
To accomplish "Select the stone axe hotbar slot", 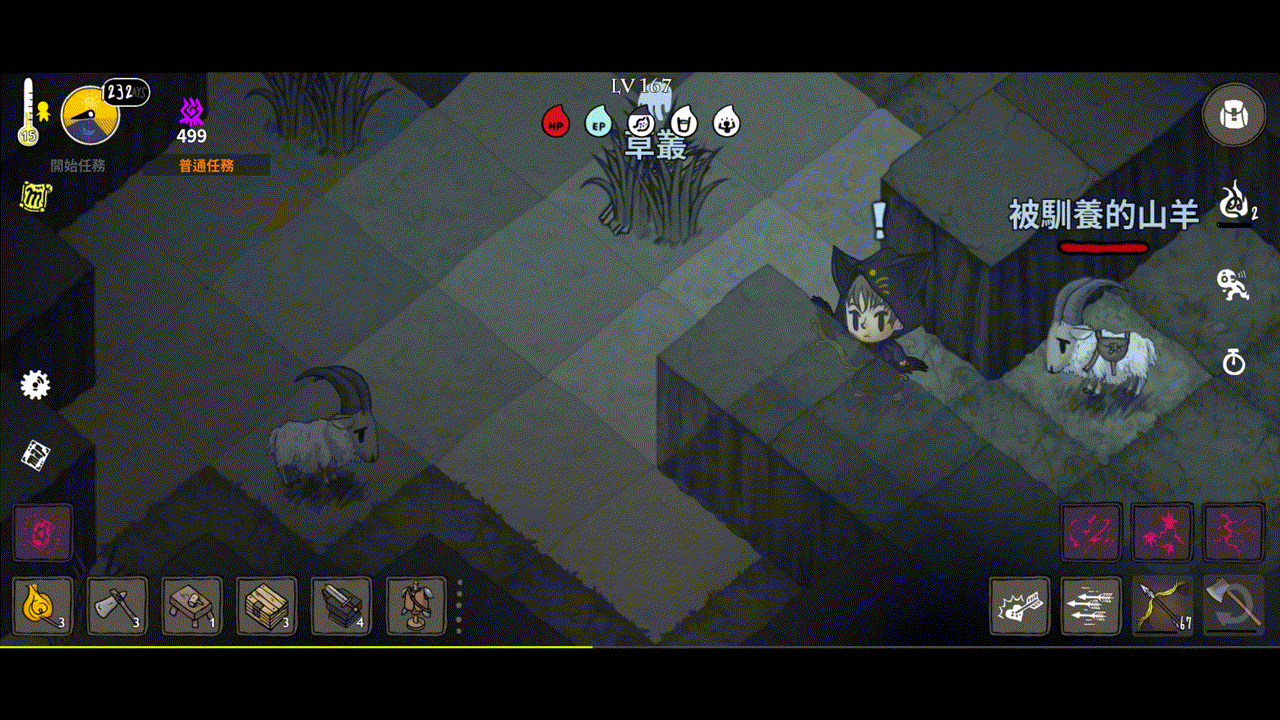I will click(x=117, y=605).
